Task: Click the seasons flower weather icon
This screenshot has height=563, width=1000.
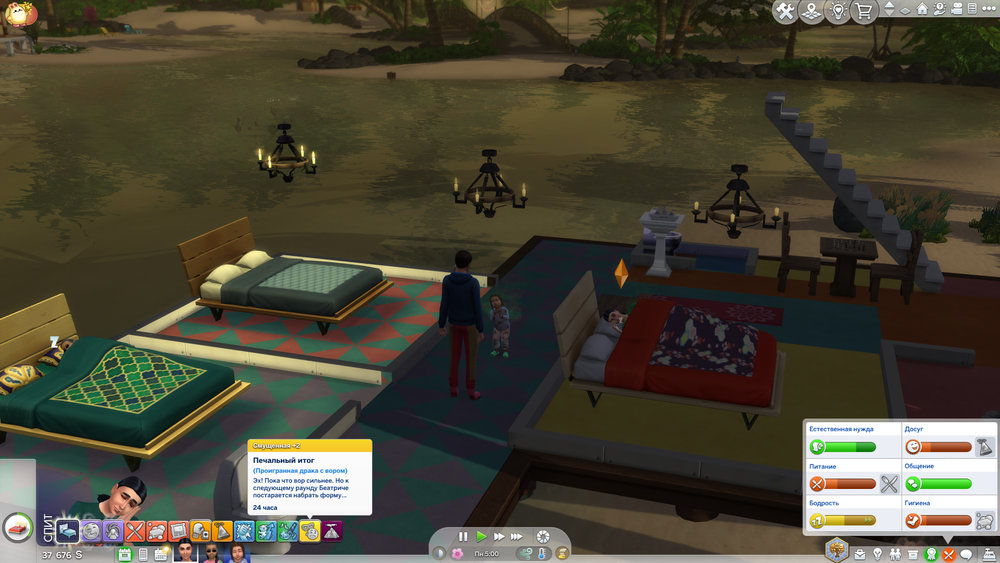Action: (x=457, y=554)
